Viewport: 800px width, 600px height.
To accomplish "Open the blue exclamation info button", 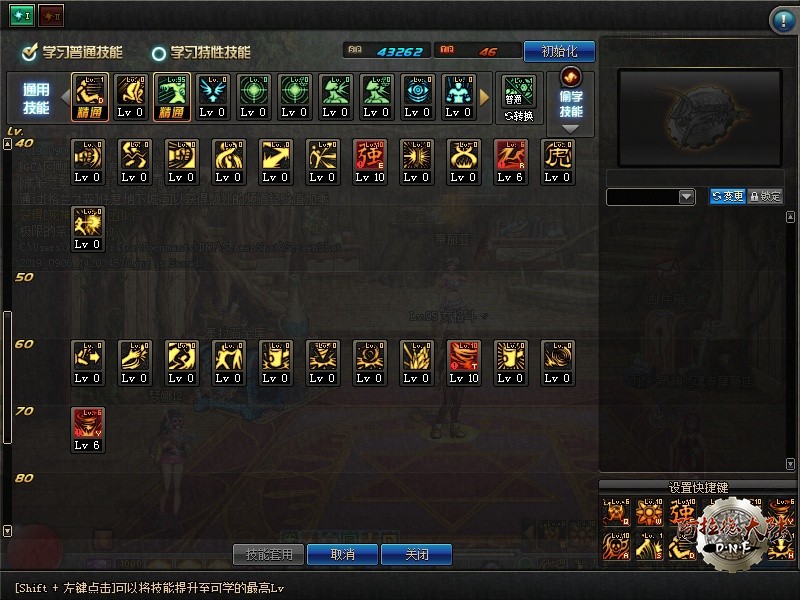I will pyautogui.click(x=782, y=20).
